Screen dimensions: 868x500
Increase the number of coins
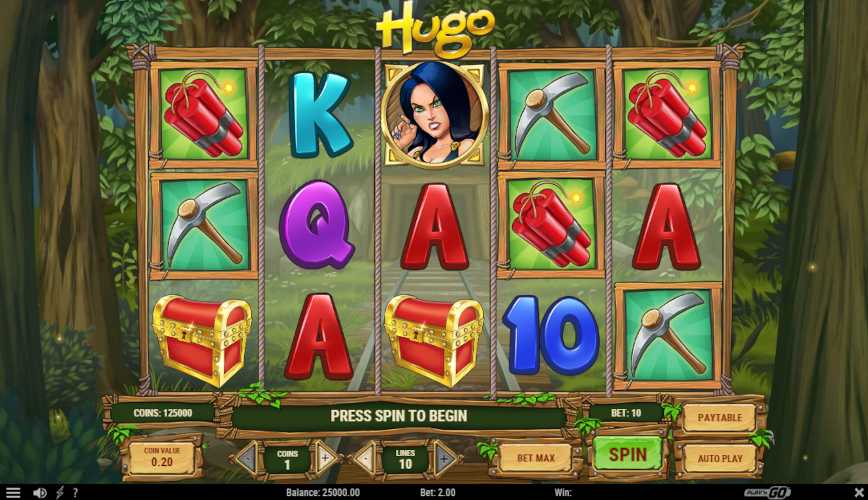pyautogui.click(x=324, y=459)
